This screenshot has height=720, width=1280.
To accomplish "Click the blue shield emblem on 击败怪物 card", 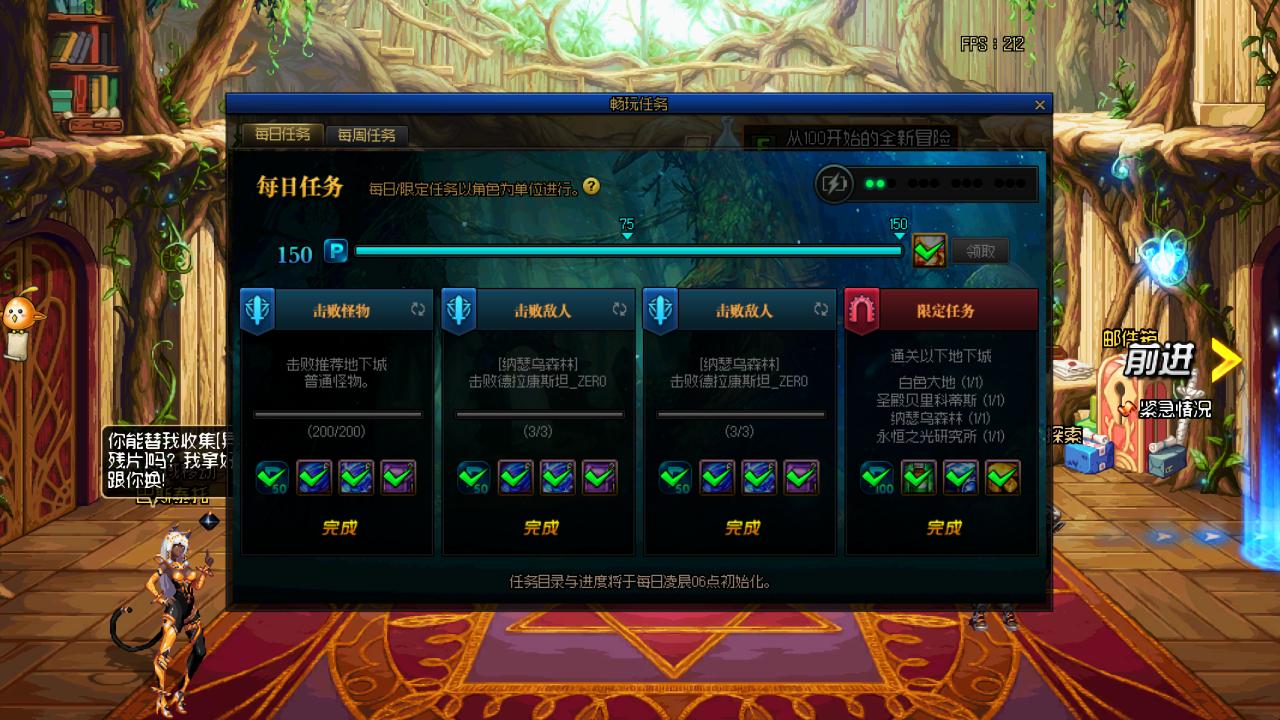I will click(258, 310).
